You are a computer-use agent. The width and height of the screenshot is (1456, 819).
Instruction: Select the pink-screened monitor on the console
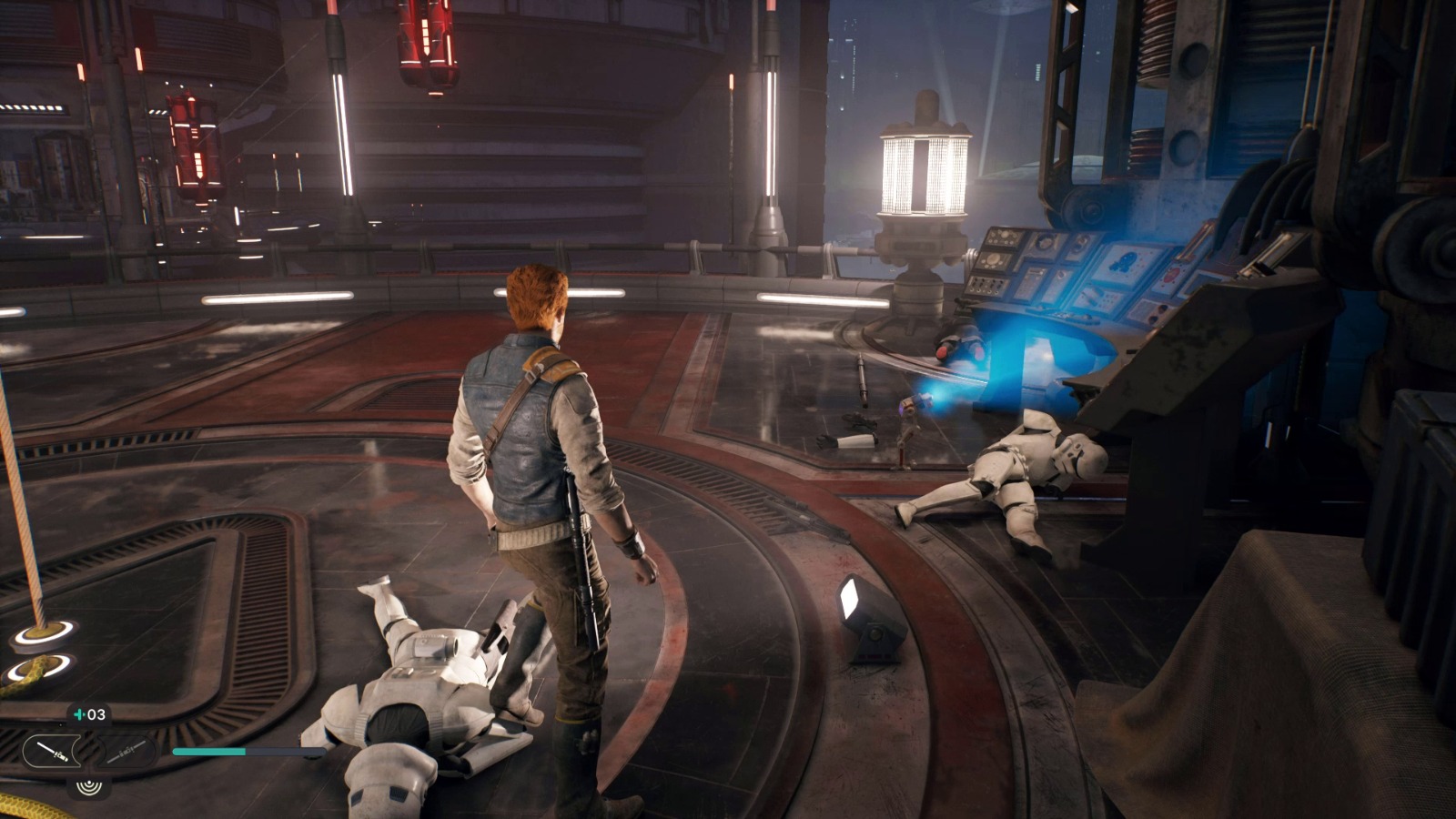1171,276
